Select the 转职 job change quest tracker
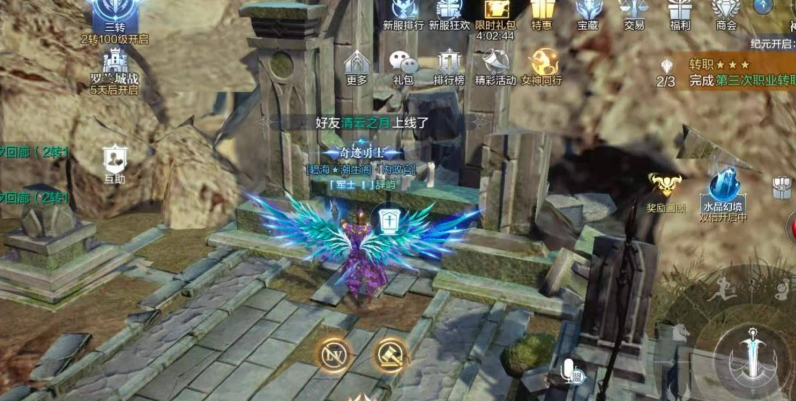Viewport: 796px width, 401px height. pos(738,72)
